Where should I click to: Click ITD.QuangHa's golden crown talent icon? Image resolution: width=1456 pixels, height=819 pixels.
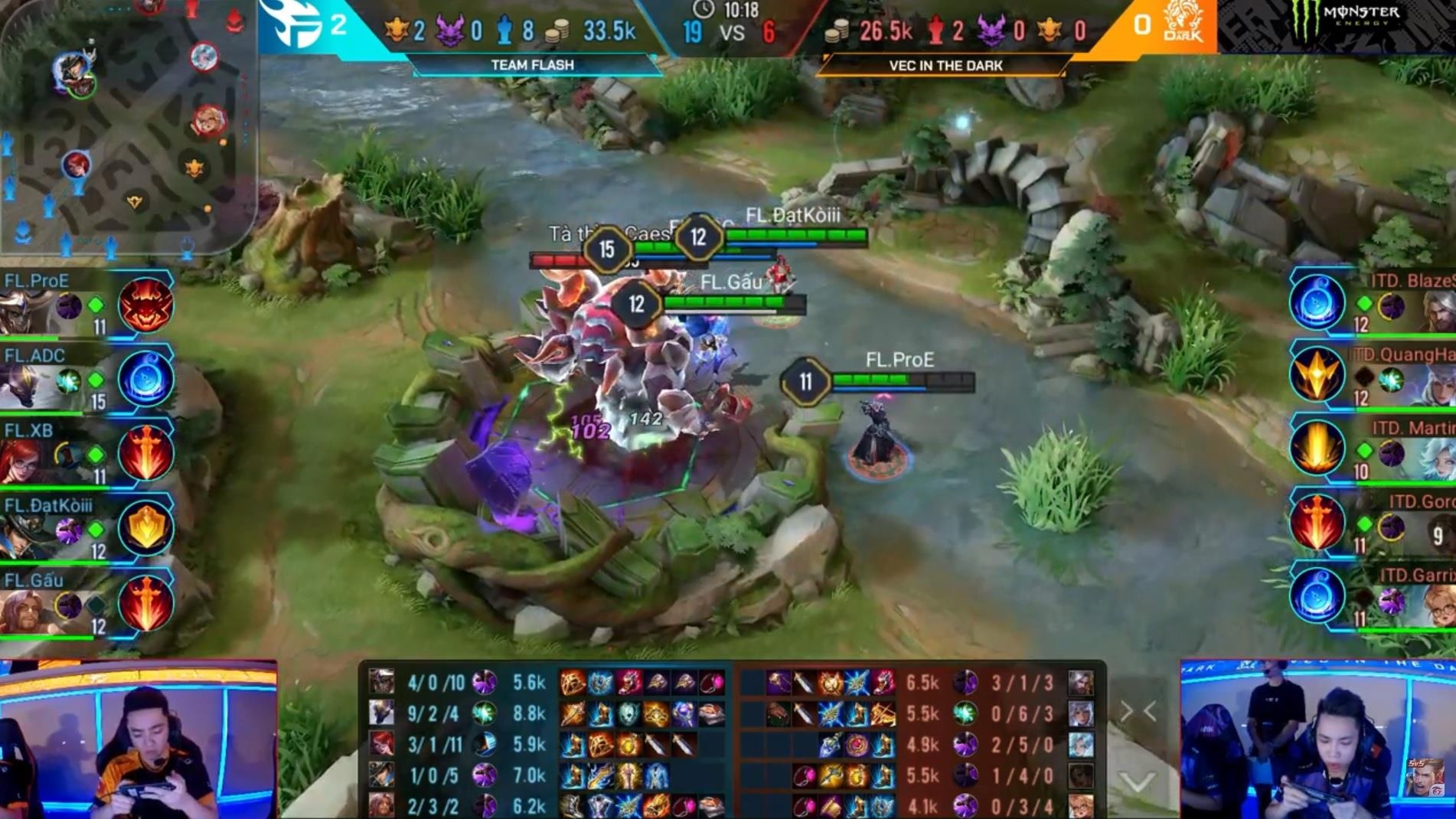tap(1317, 376)
